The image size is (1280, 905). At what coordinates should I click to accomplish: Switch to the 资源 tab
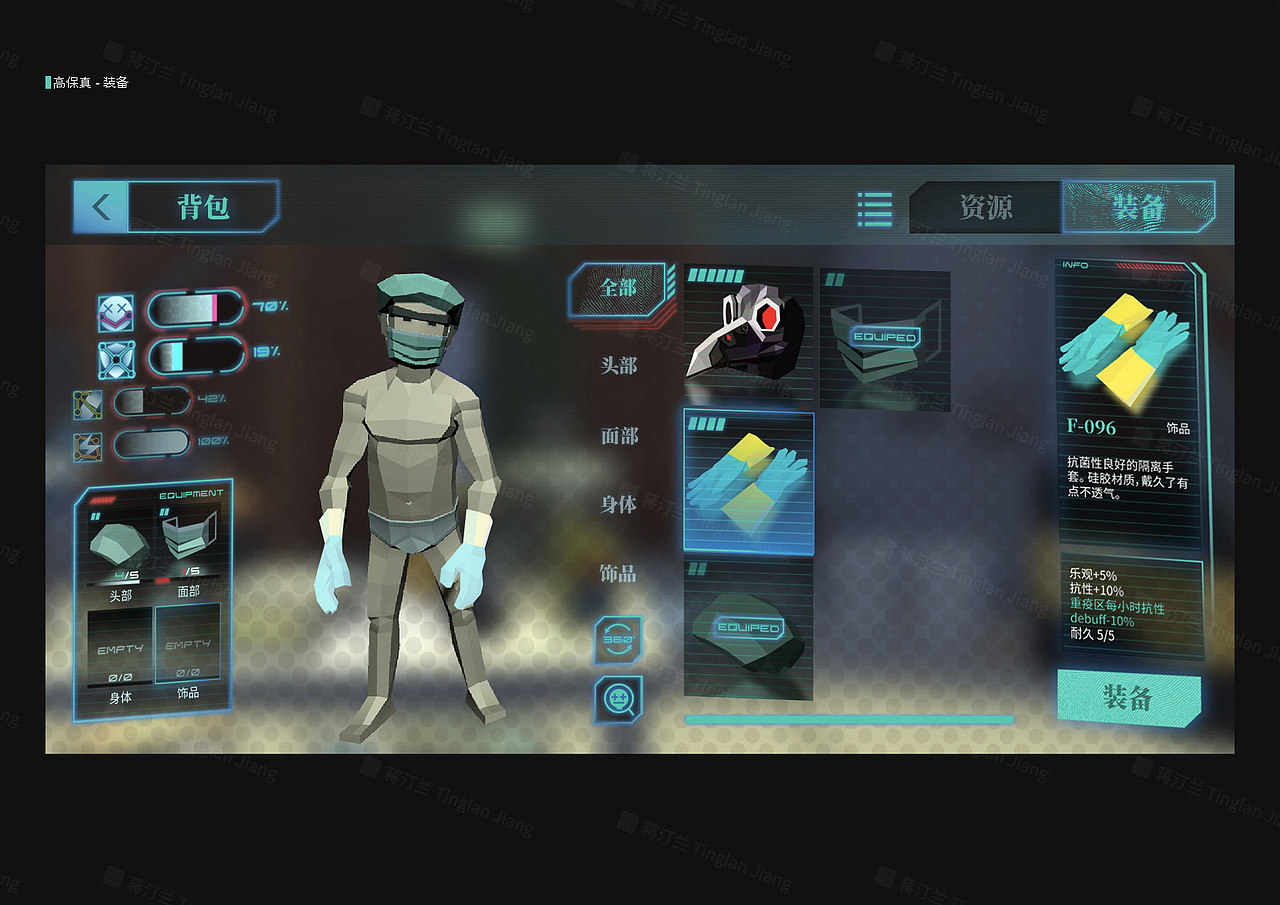pos(988,208)
